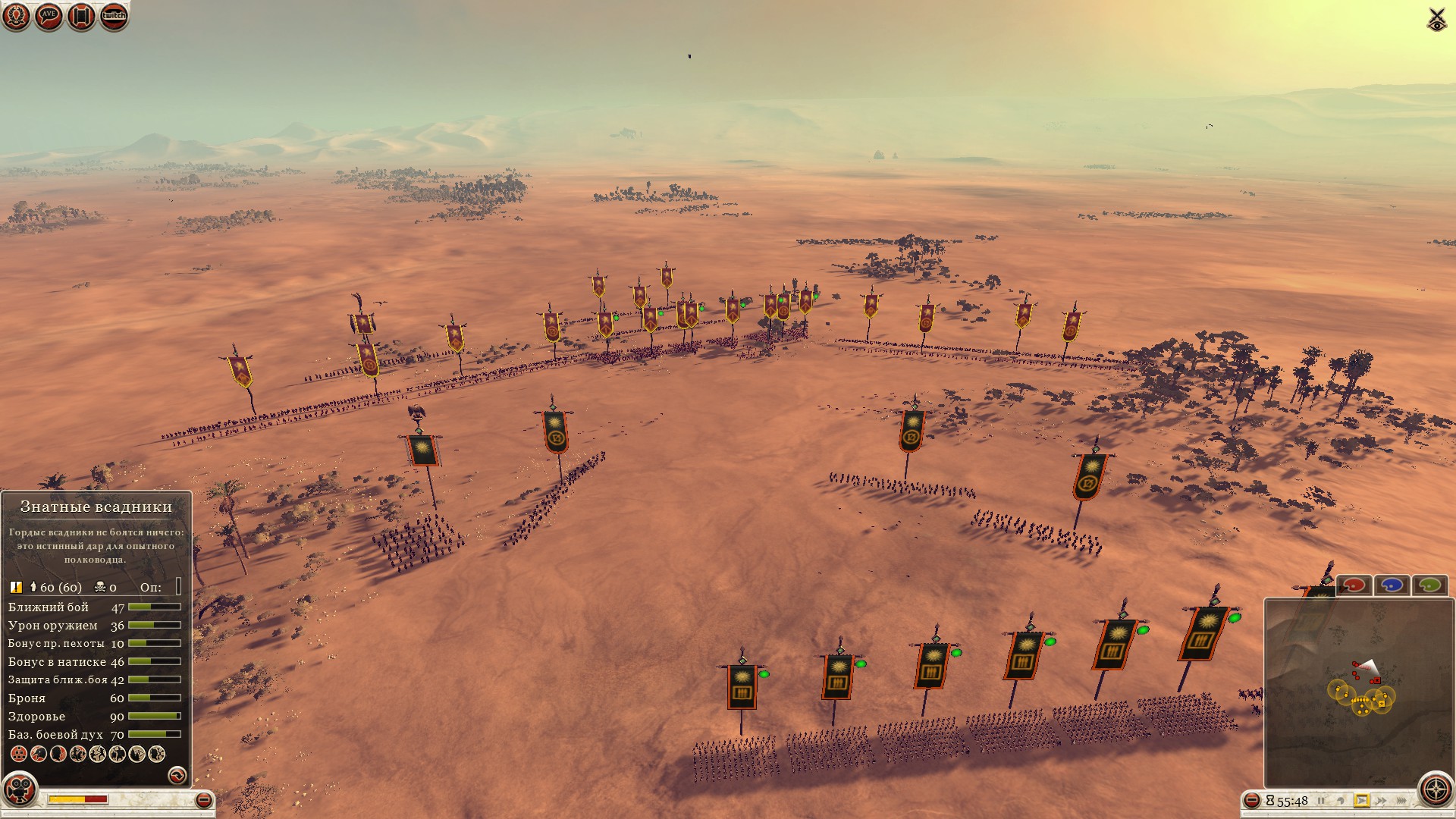This screenshot has width=1456, height=819.
Task: Toggle the crossed swords eye icon
Action: [x=1436, y=19]
